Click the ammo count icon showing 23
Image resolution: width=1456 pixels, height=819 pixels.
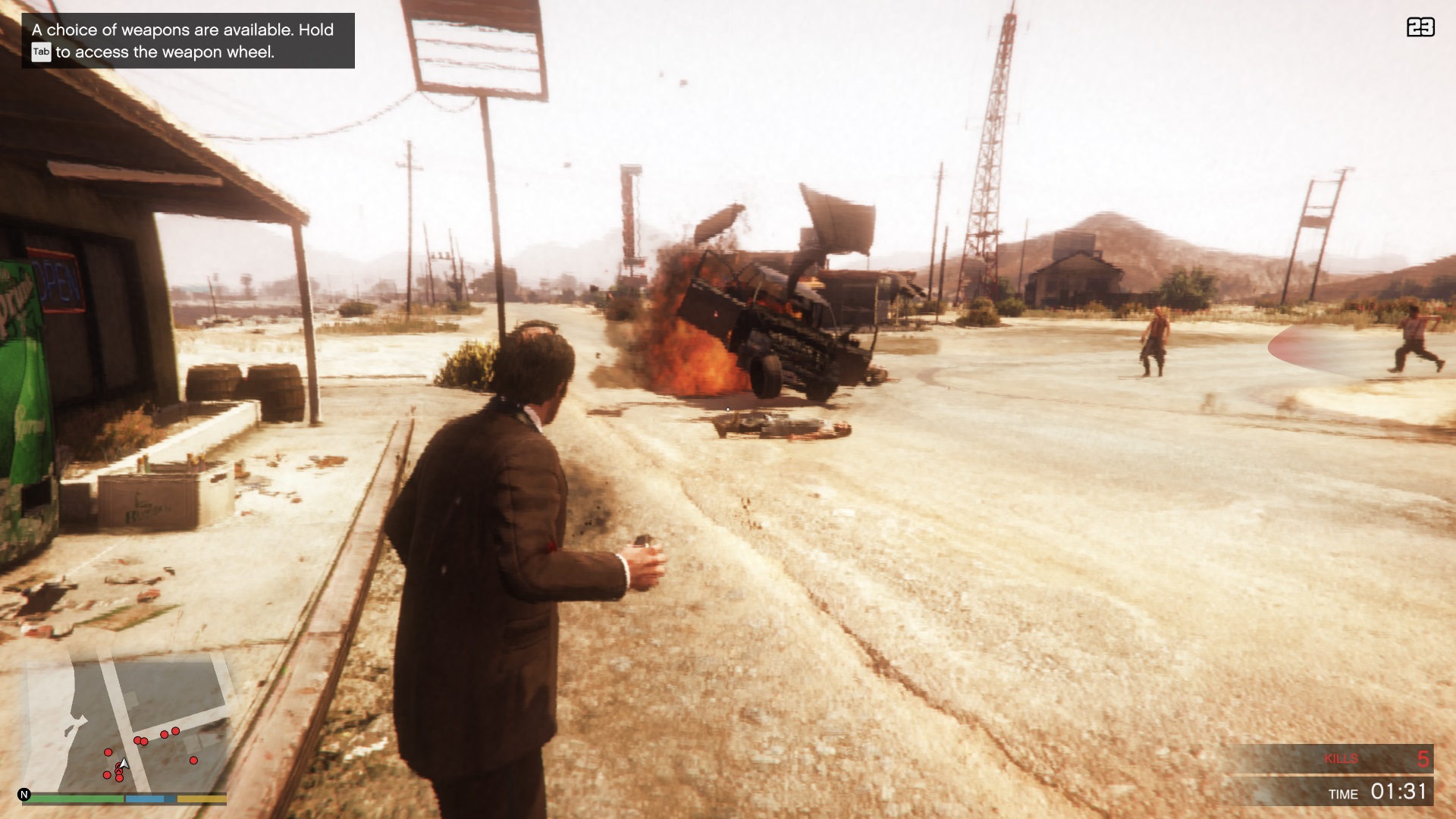click(1422, 27)
